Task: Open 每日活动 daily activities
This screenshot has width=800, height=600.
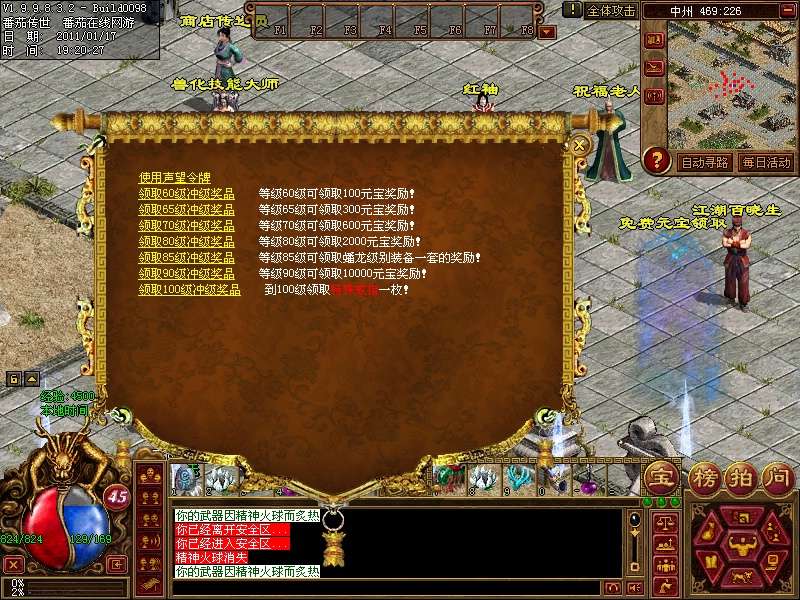Action: click(x=766, y=162)
